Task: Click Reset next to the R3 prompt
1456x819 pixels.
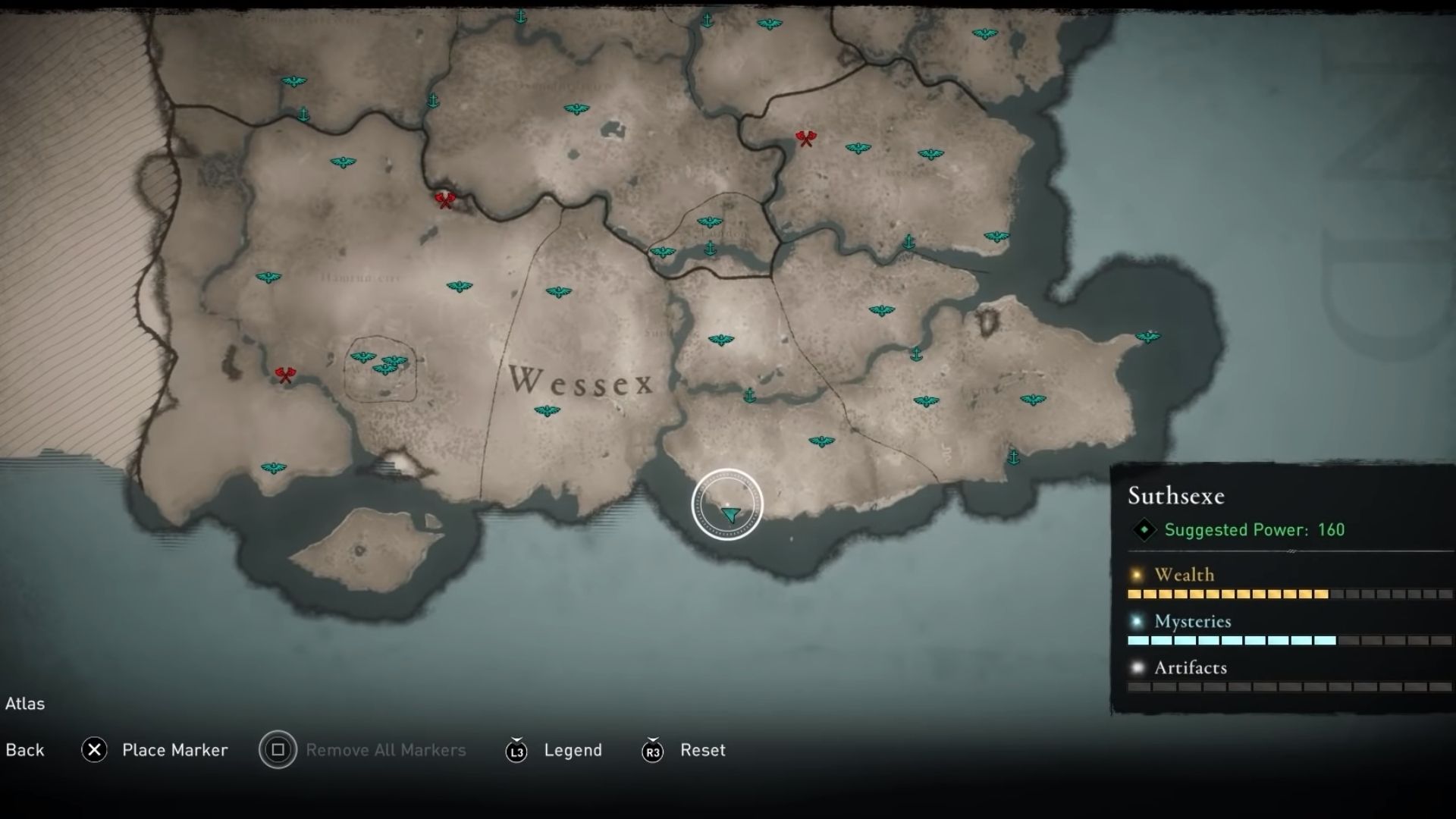Action: pos(704,751)
